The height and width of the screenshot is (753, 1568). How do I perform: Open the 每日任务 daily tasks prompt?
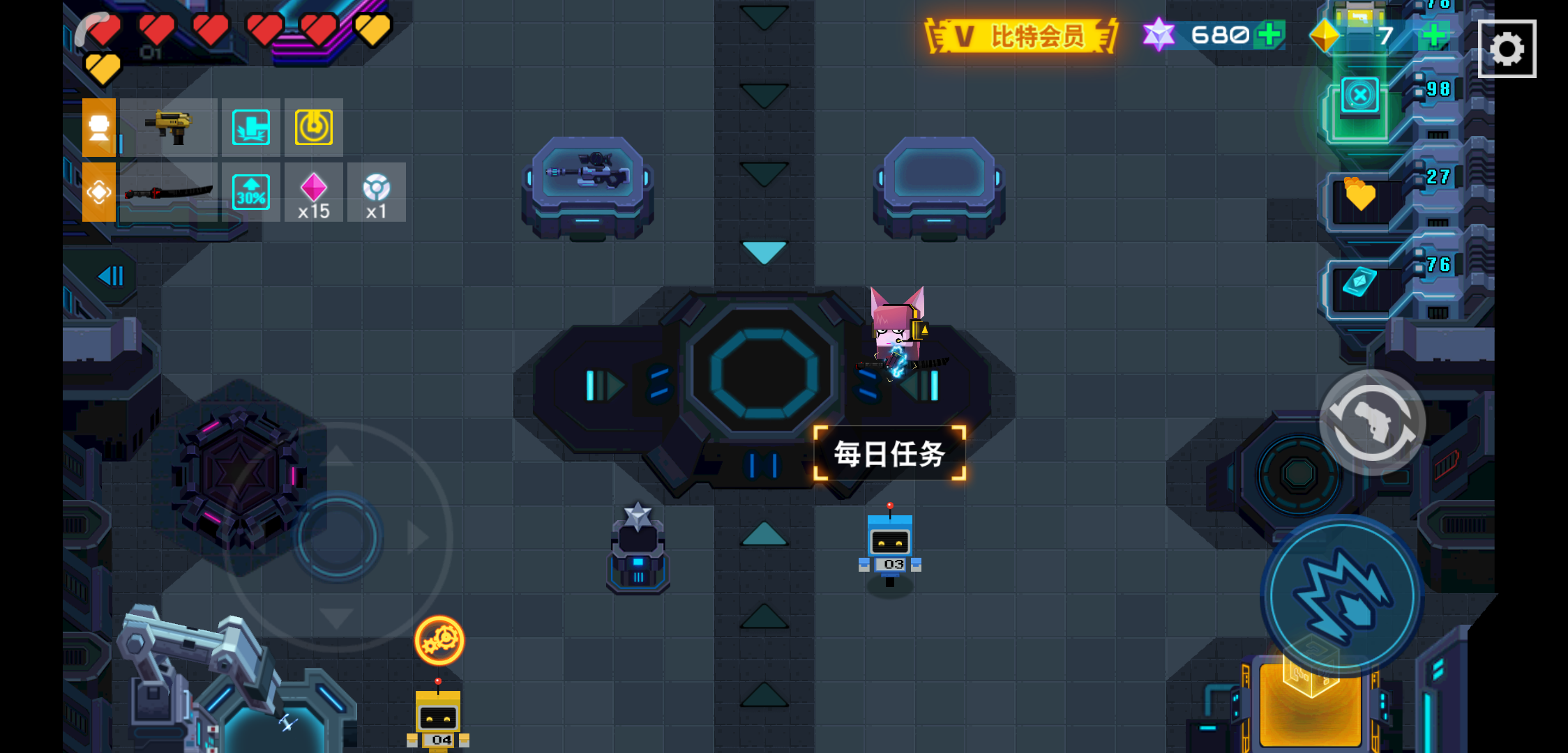coord(889,452)
